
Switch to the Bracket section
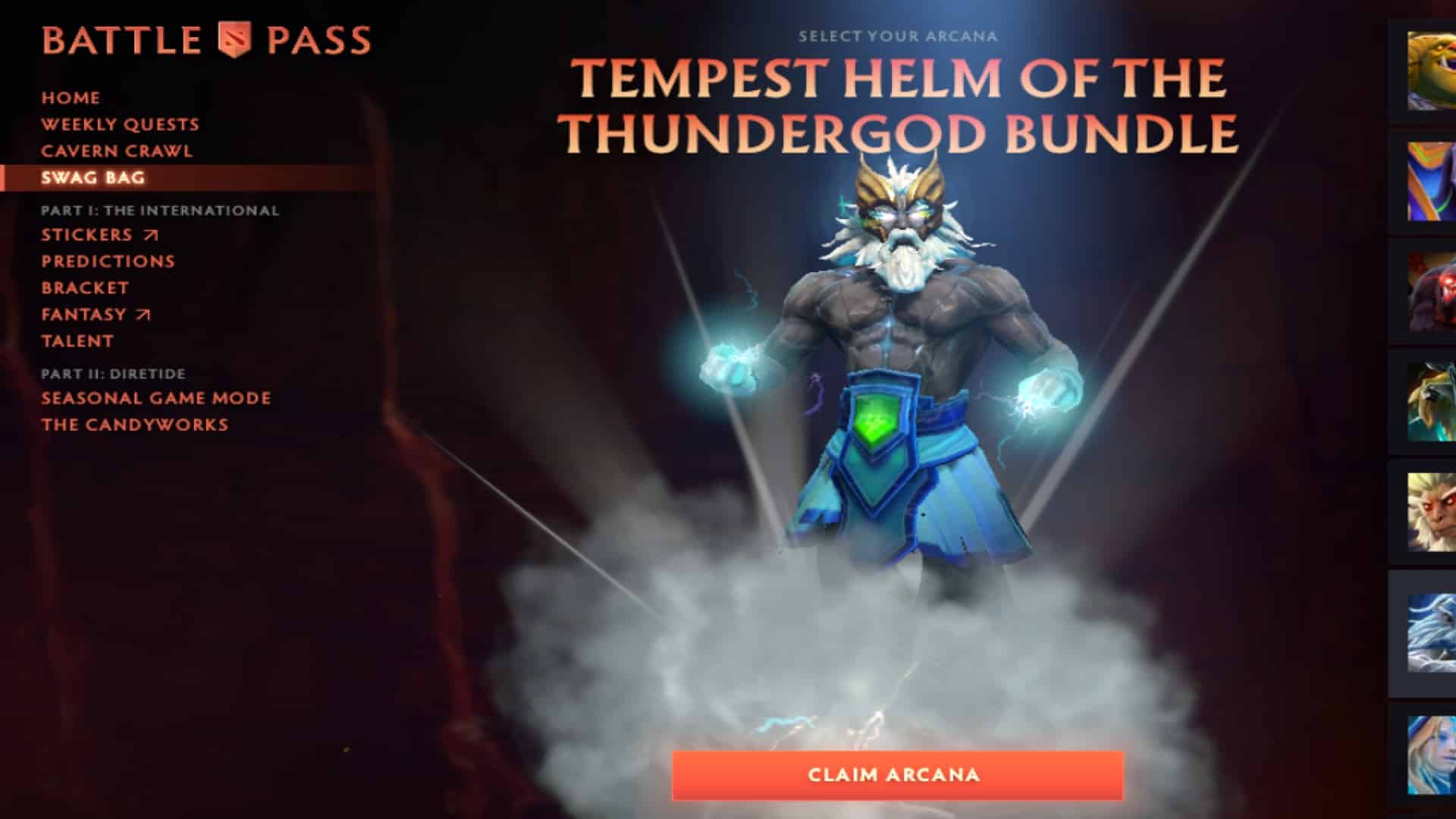click(x=85, y=287)
